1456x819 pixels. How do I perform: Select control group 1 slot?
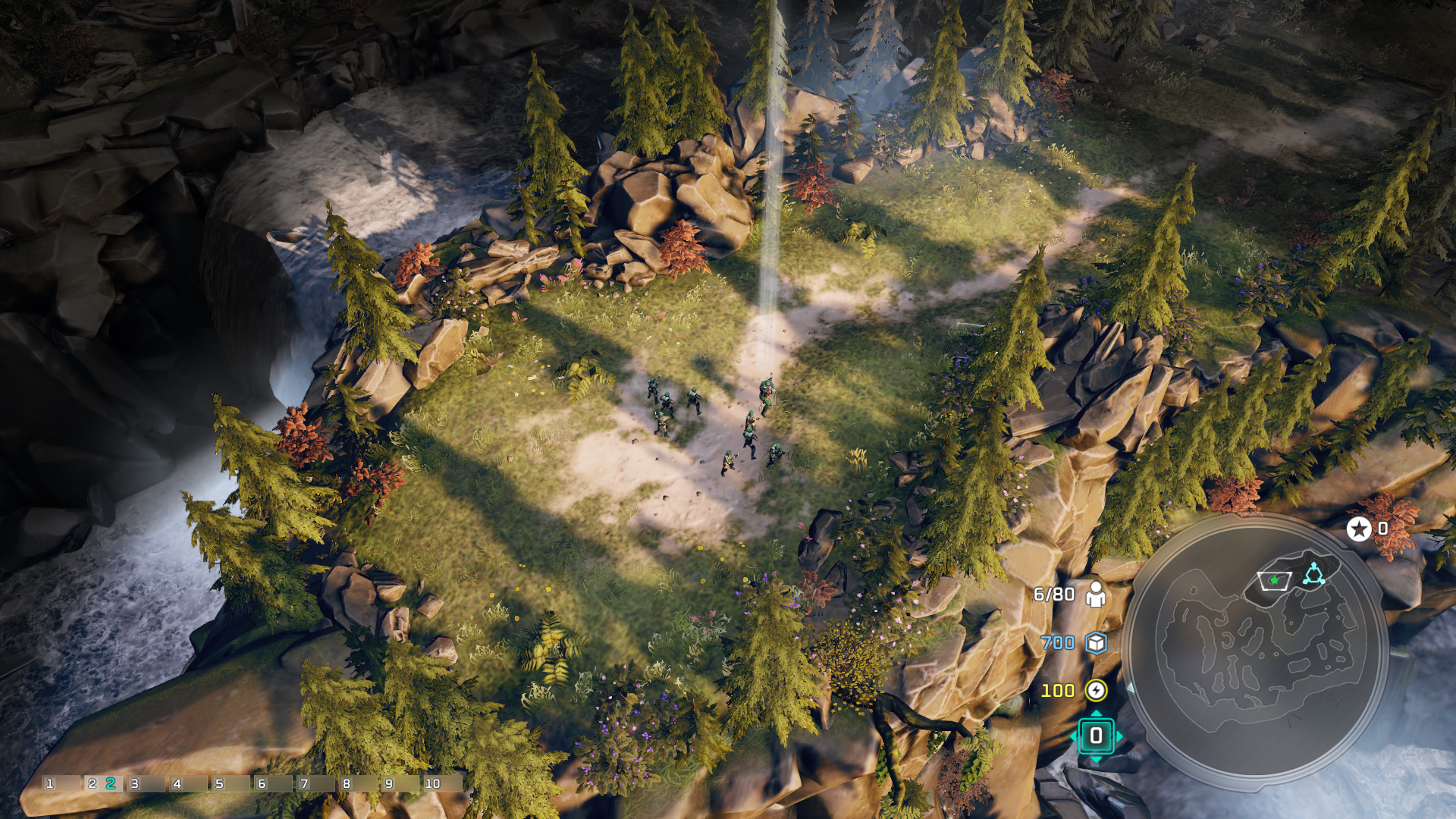click(61, 783)
